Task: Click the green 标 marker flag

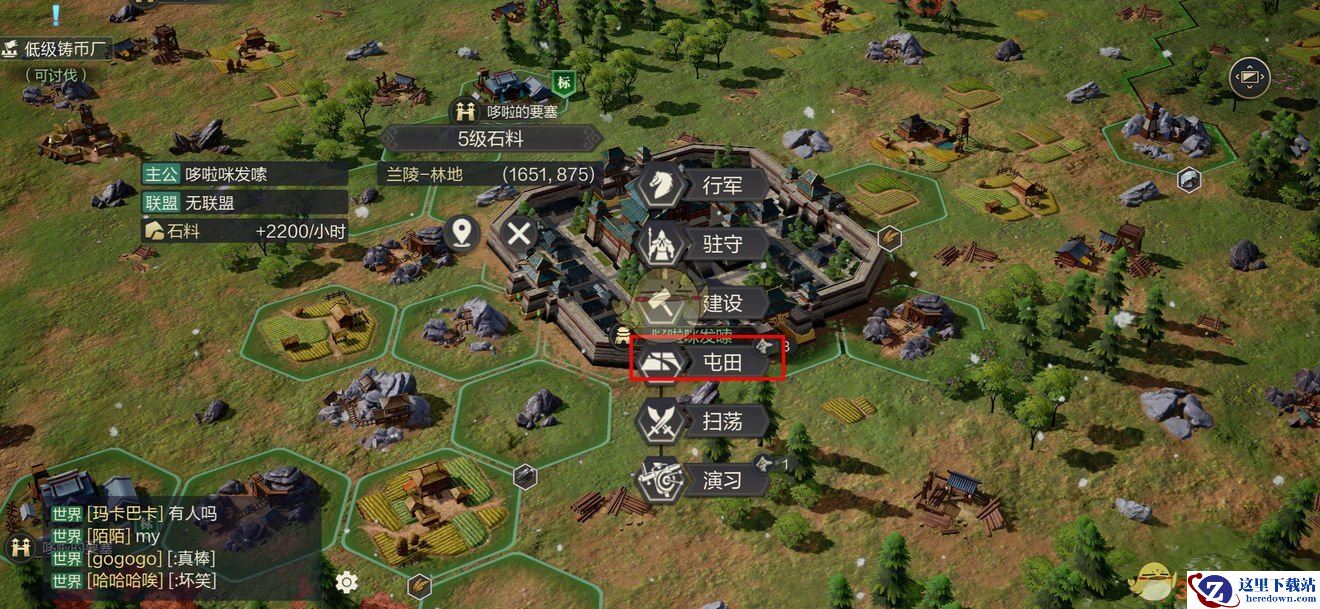Action: click(563, 82)
